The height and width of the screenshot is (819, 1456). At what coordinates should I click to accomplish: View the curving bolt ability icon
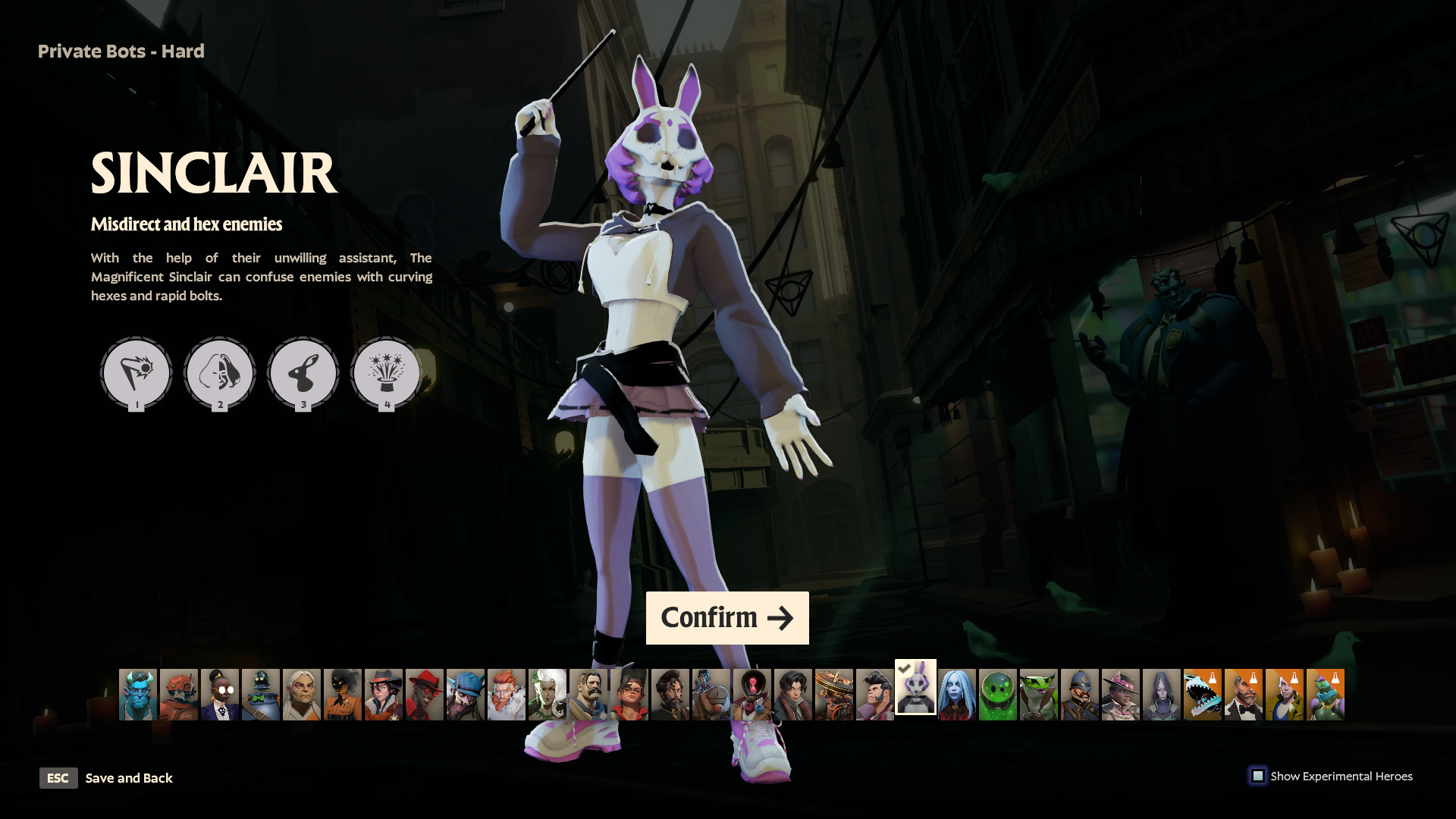136,372
